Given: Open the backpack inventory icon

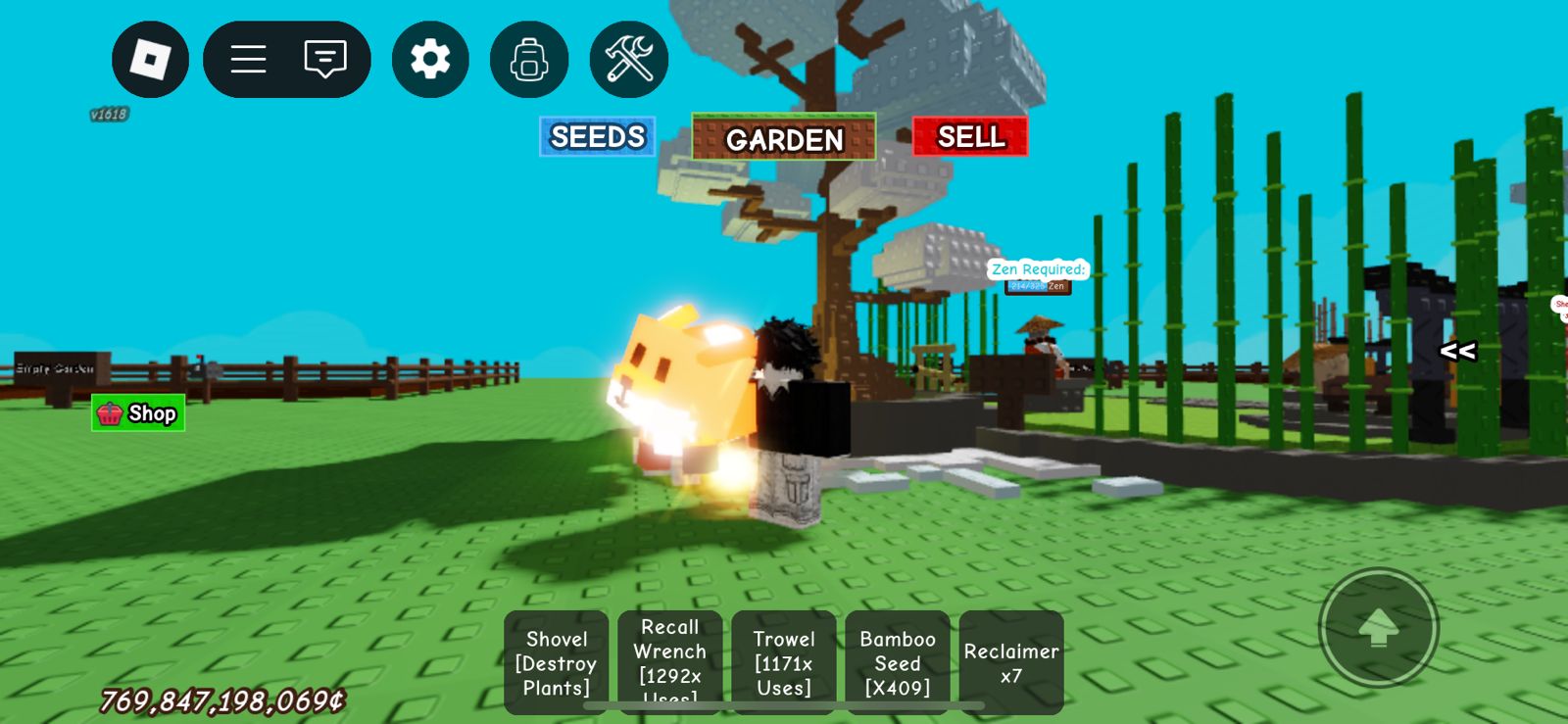Looking at the screenshot, I should click(x=528, y=59).
